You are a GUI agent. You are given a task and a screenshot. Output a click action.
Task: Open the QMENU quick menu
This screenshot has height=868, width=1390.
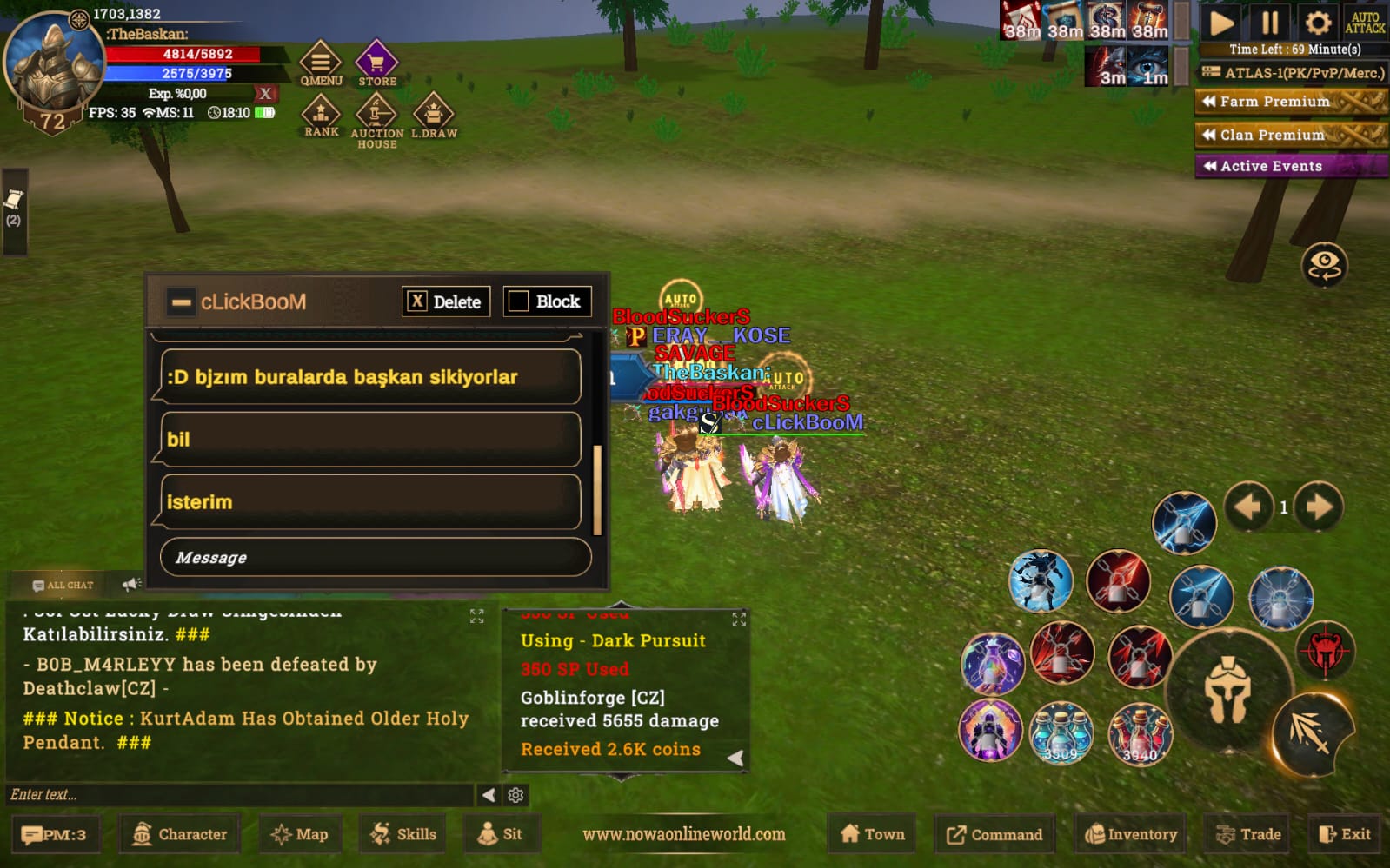click(321, 63)
